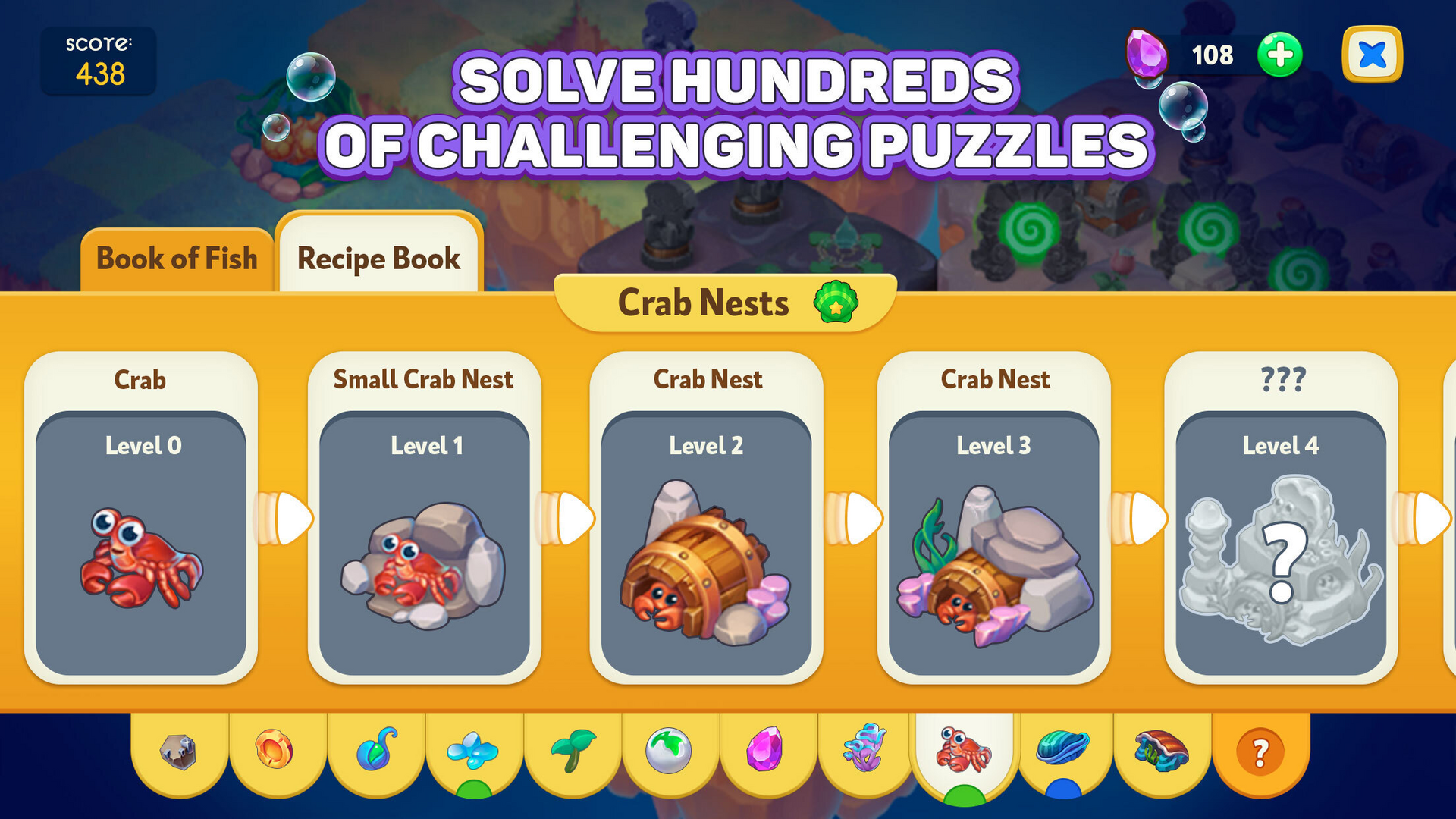The height and width of the screenshot is (819, 1456).
Task: Open the gem currency counter showing 108
Action: coord(1211,55)
